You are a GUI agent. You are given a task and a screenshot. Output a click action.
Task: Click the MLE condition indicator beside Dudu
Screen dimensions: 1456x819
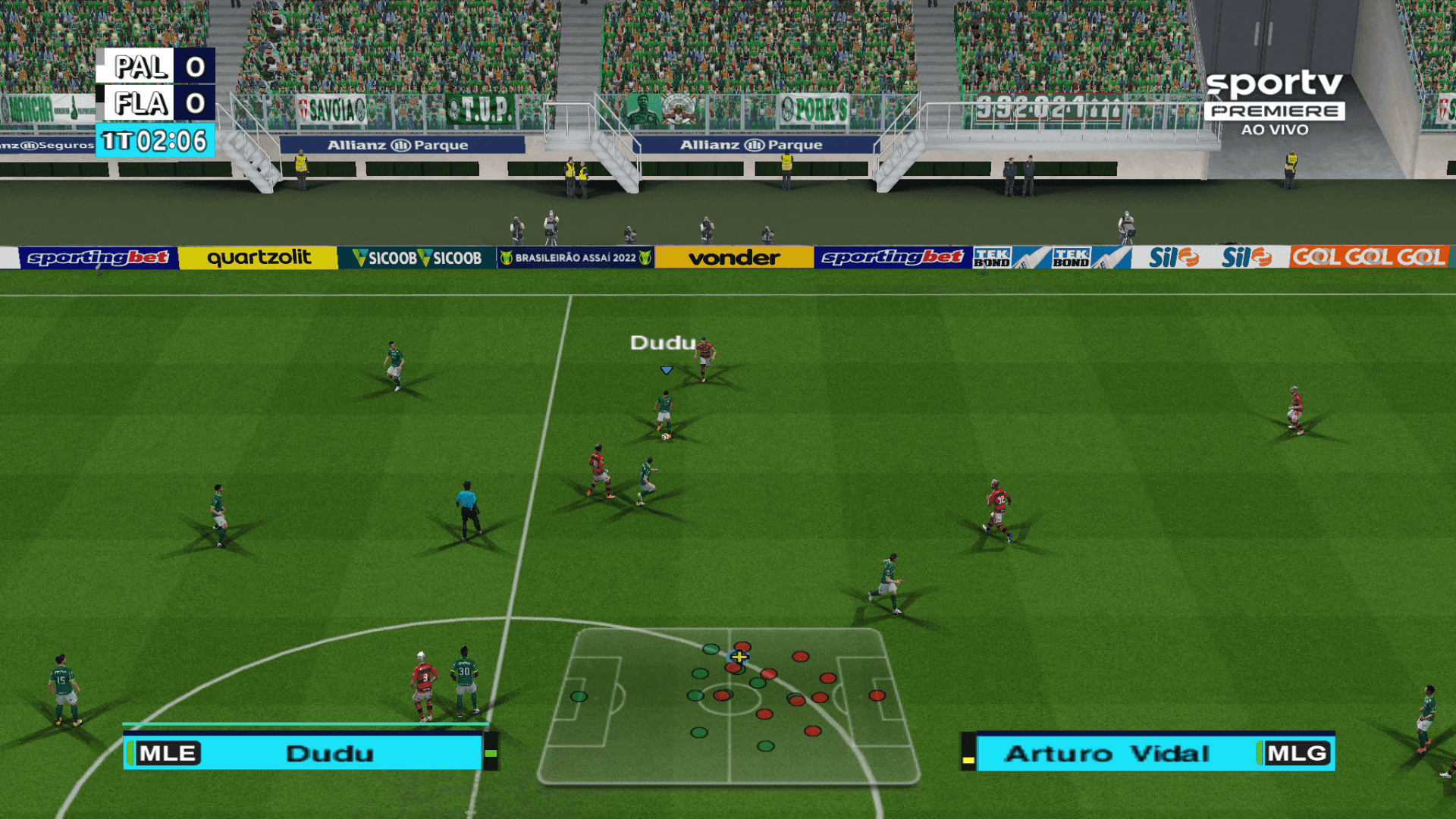[168, 753]
